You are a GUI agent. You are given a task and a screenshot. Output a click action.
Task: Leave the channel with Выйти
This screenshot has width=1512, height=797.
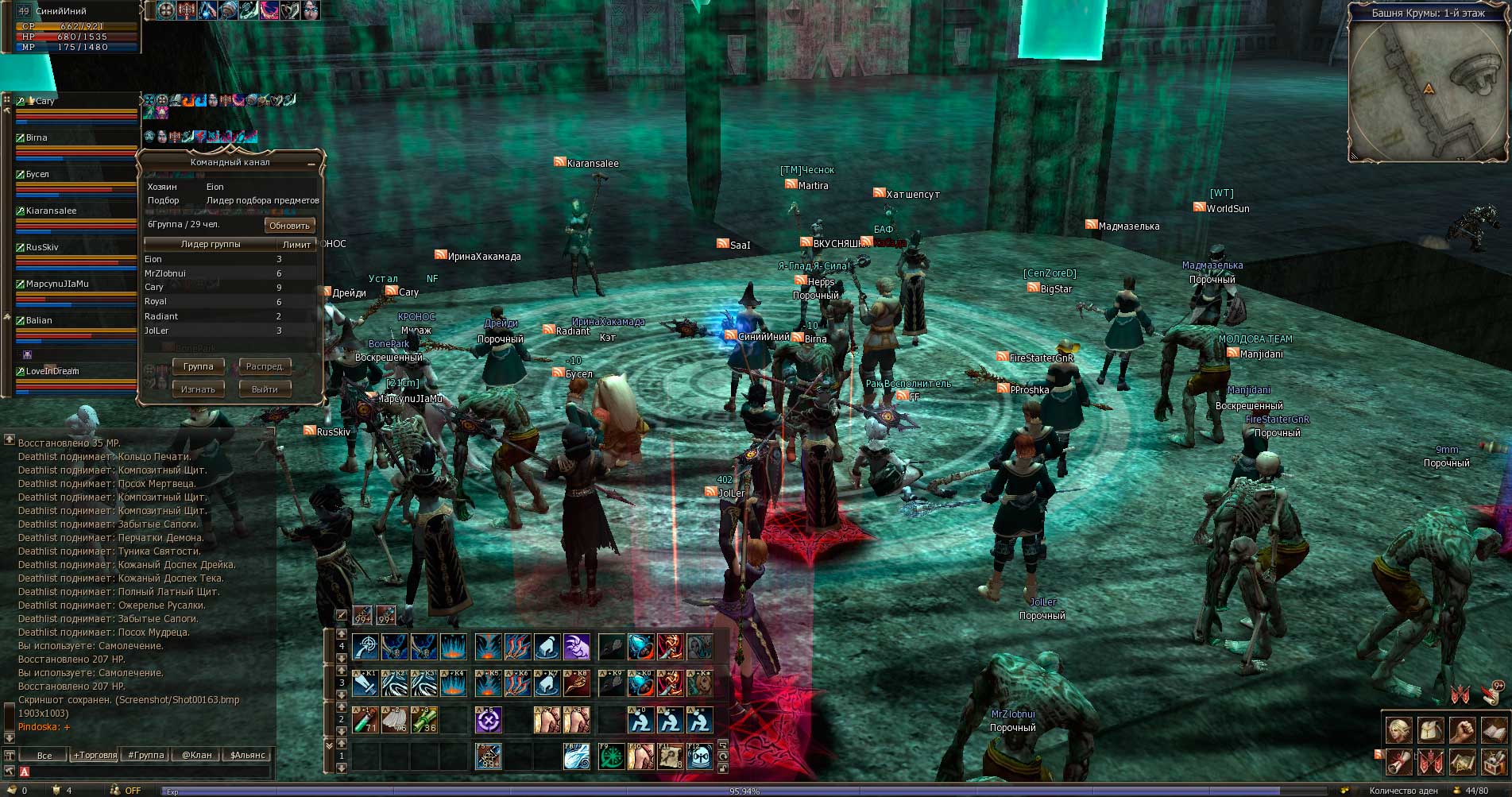(x=265, y=389)
